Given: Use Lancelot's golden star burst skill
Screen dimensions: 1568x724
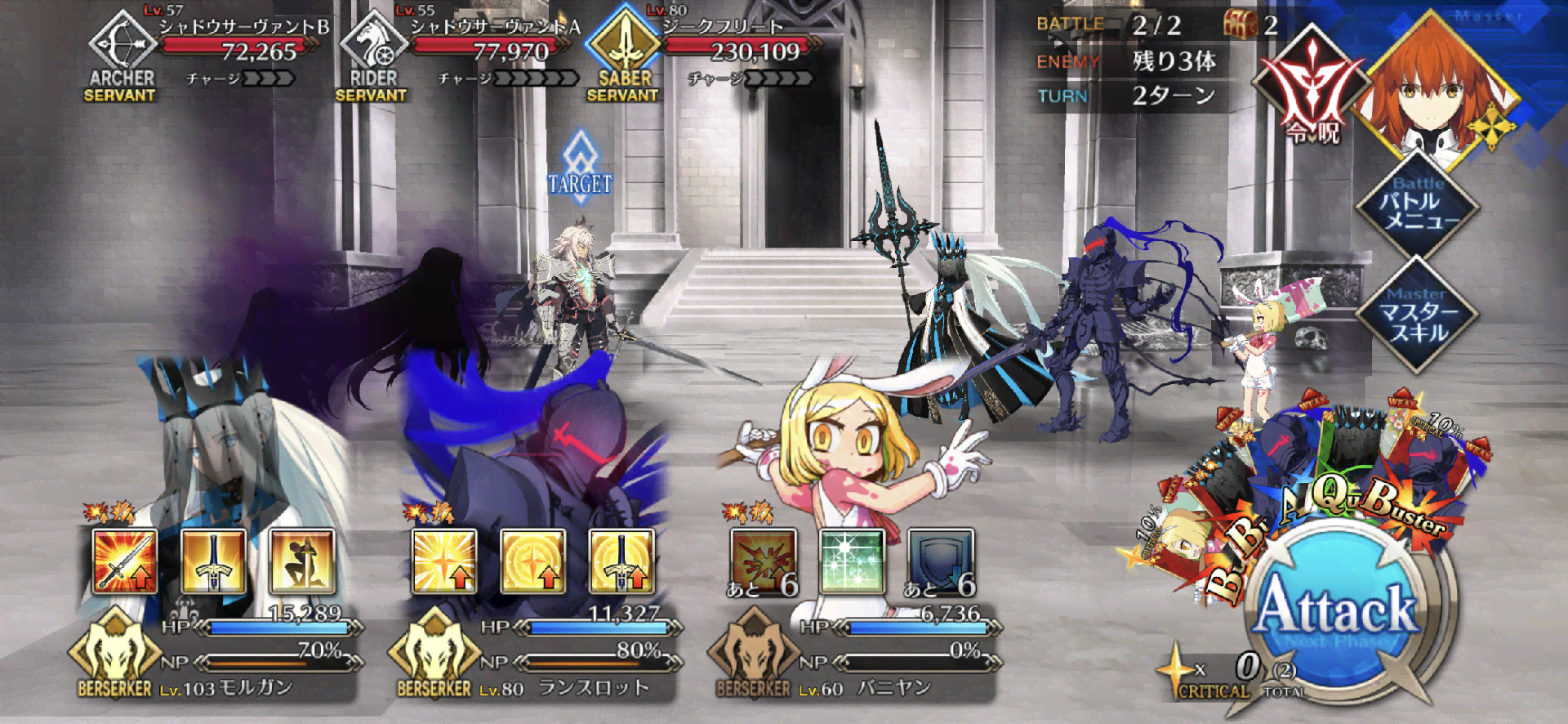Looking at the screenshot, I should tap(444, 561).
